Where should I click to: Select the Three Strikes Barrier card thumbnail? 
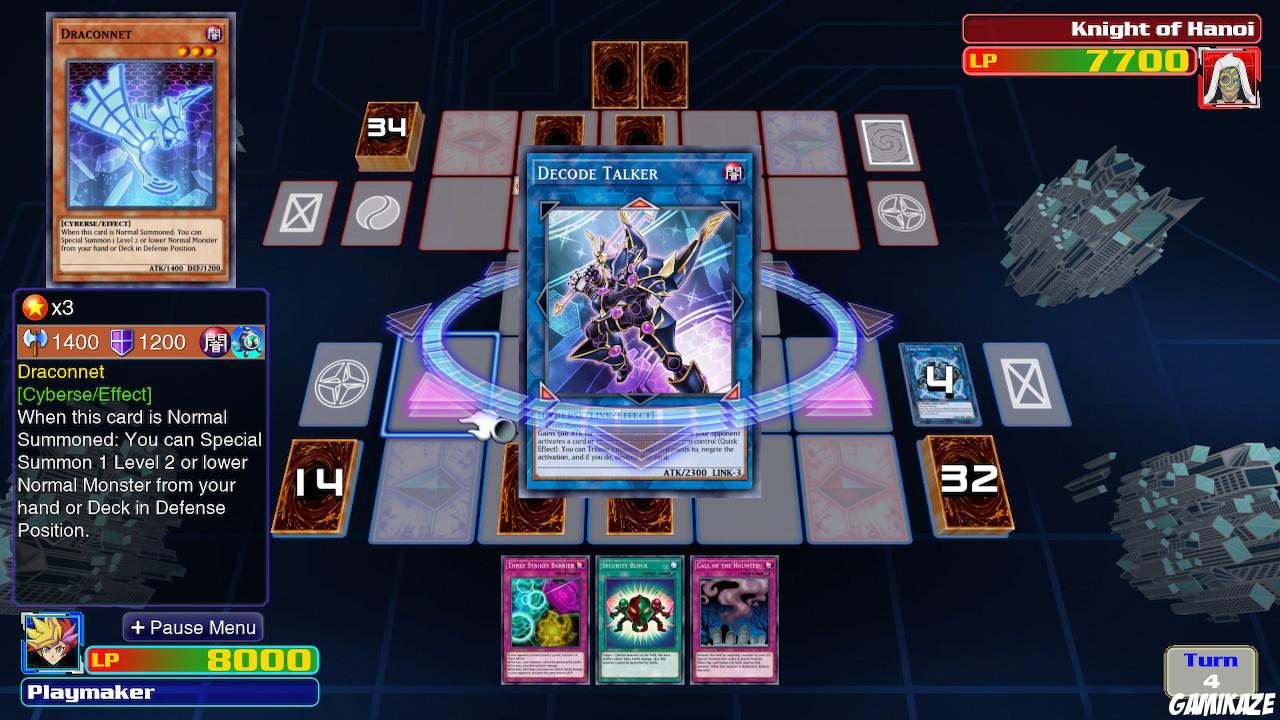(544, 620)
